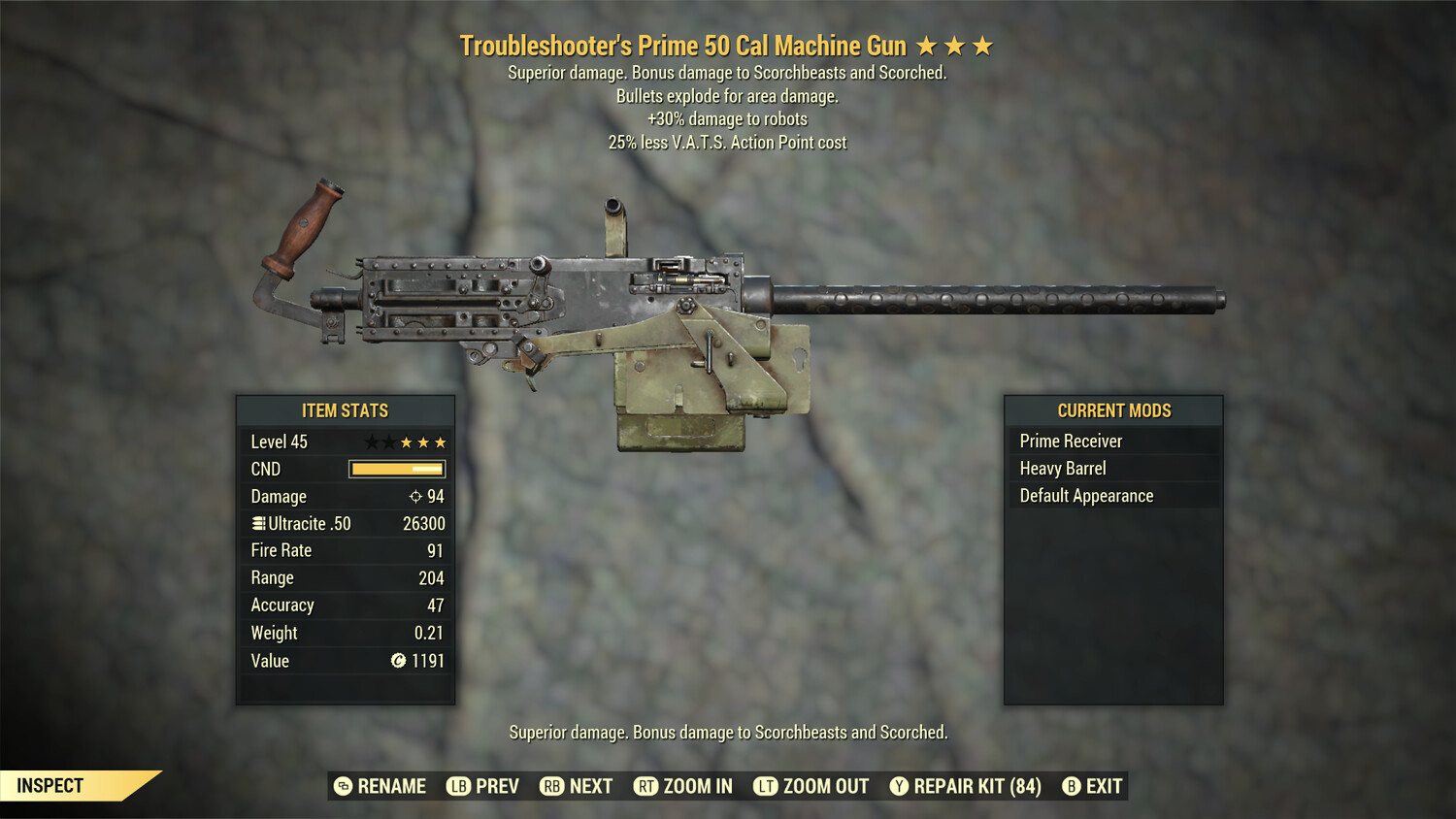Click the CND condition bar

pos(396,469)
